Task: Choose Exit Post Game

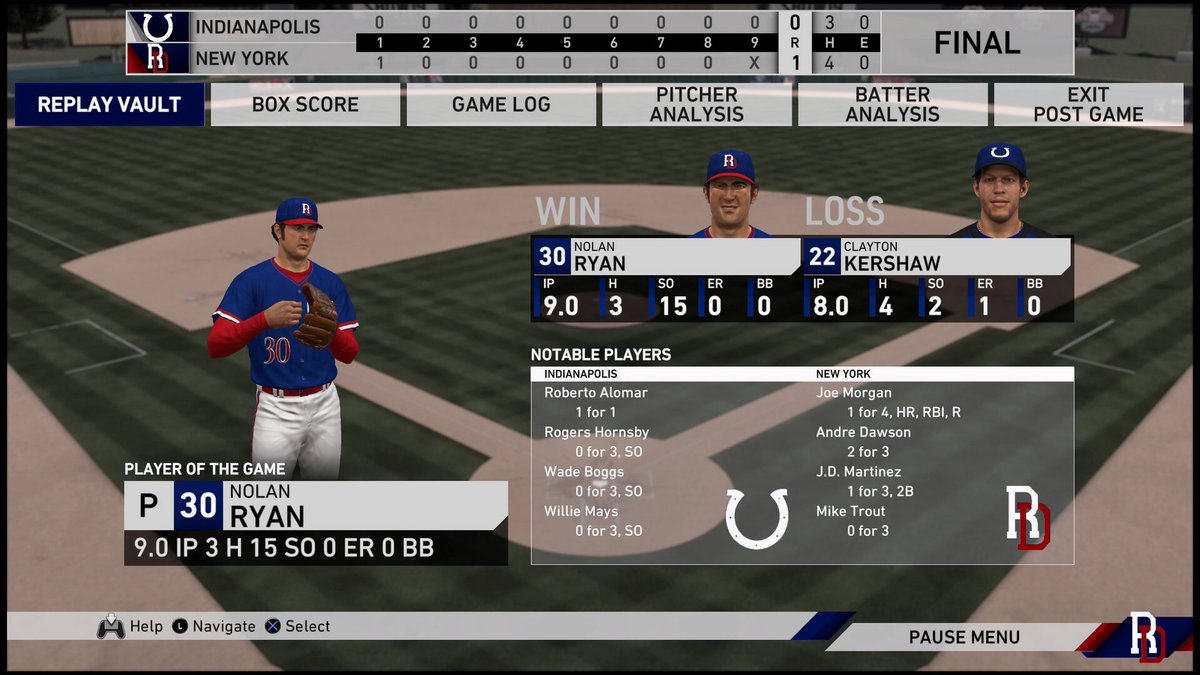Action: tap(1088, 104)
